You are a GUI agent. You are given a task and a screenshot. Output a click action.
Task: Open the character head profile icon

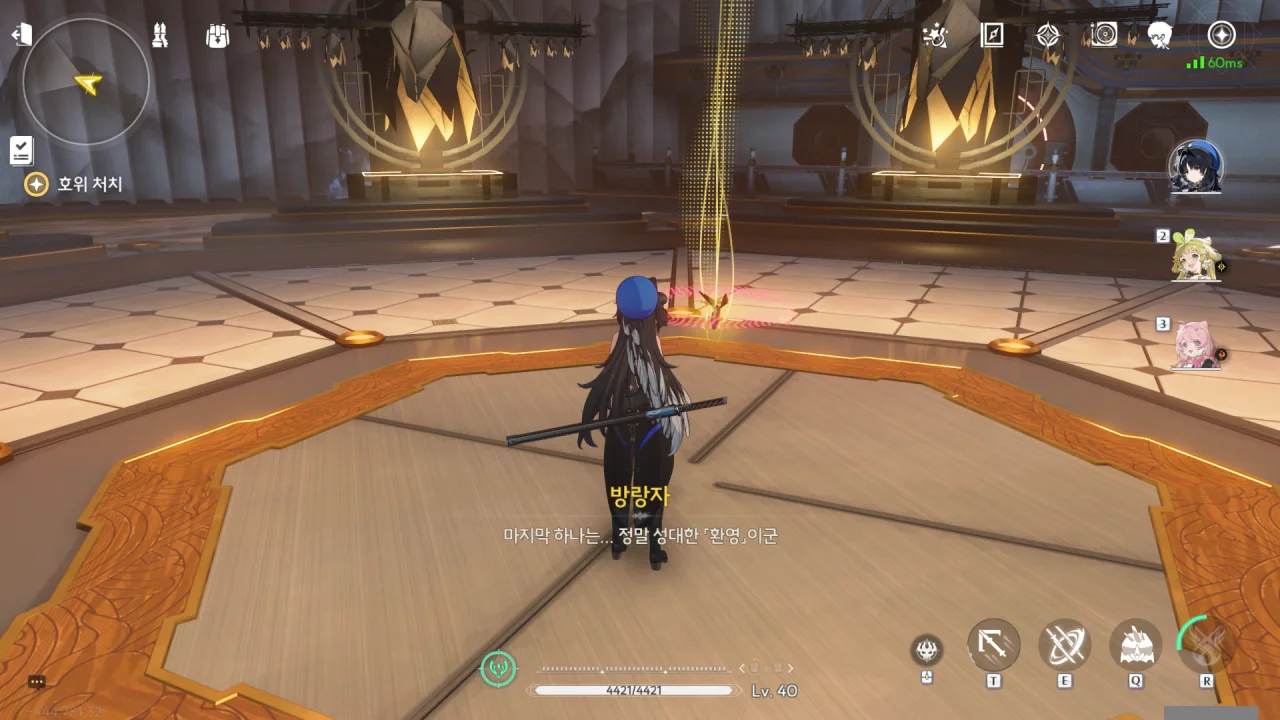pos(1160,36)
